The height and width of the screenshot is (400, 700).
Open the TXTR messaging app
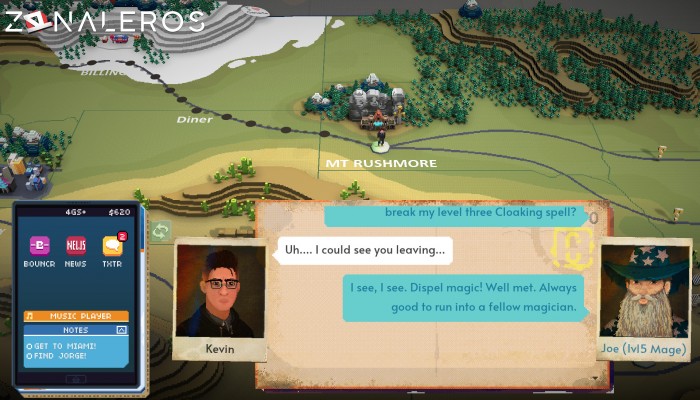coord(113,246)
